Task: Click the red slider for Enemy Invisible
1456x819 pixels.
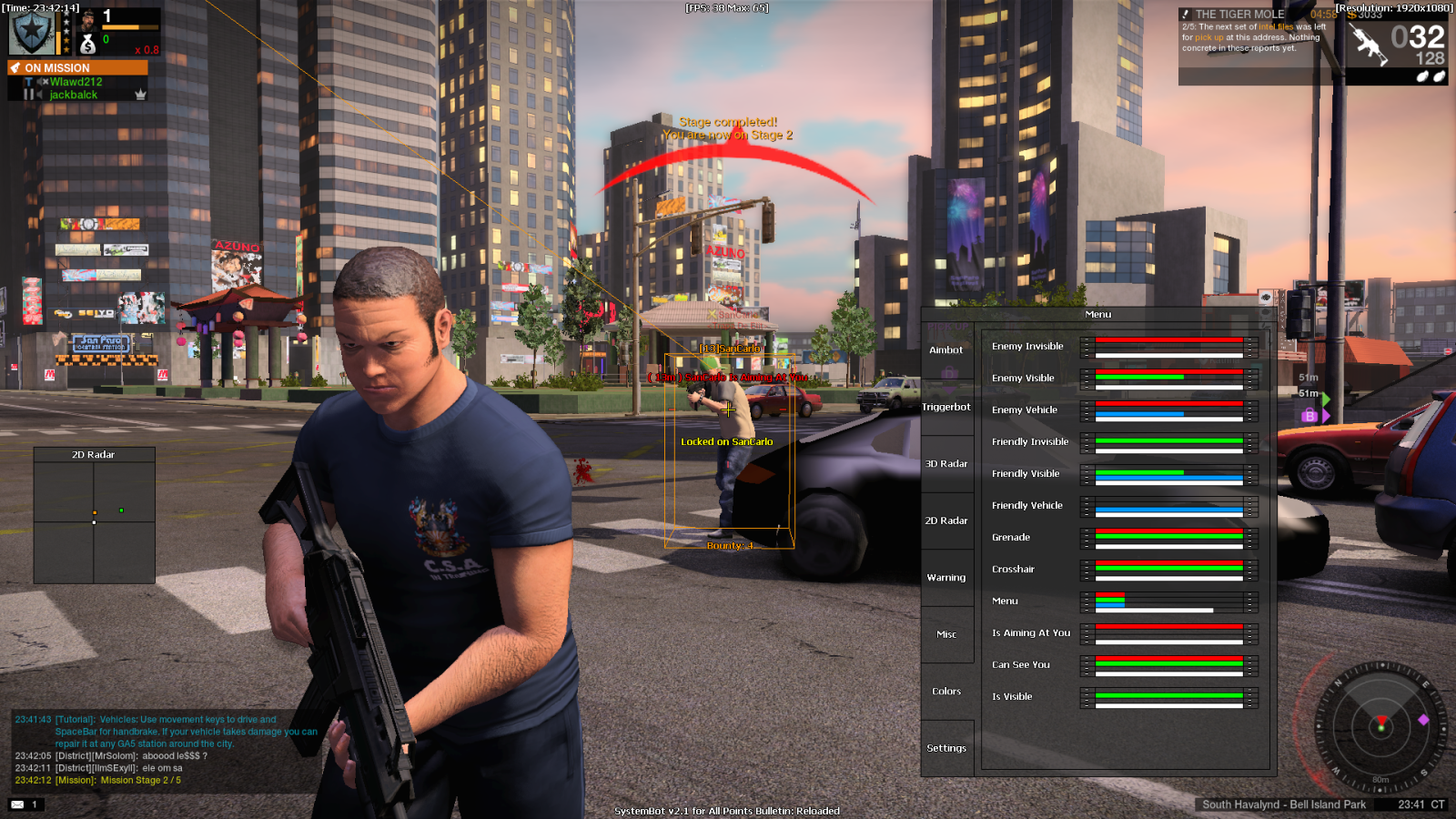Action: (1168, 340)
